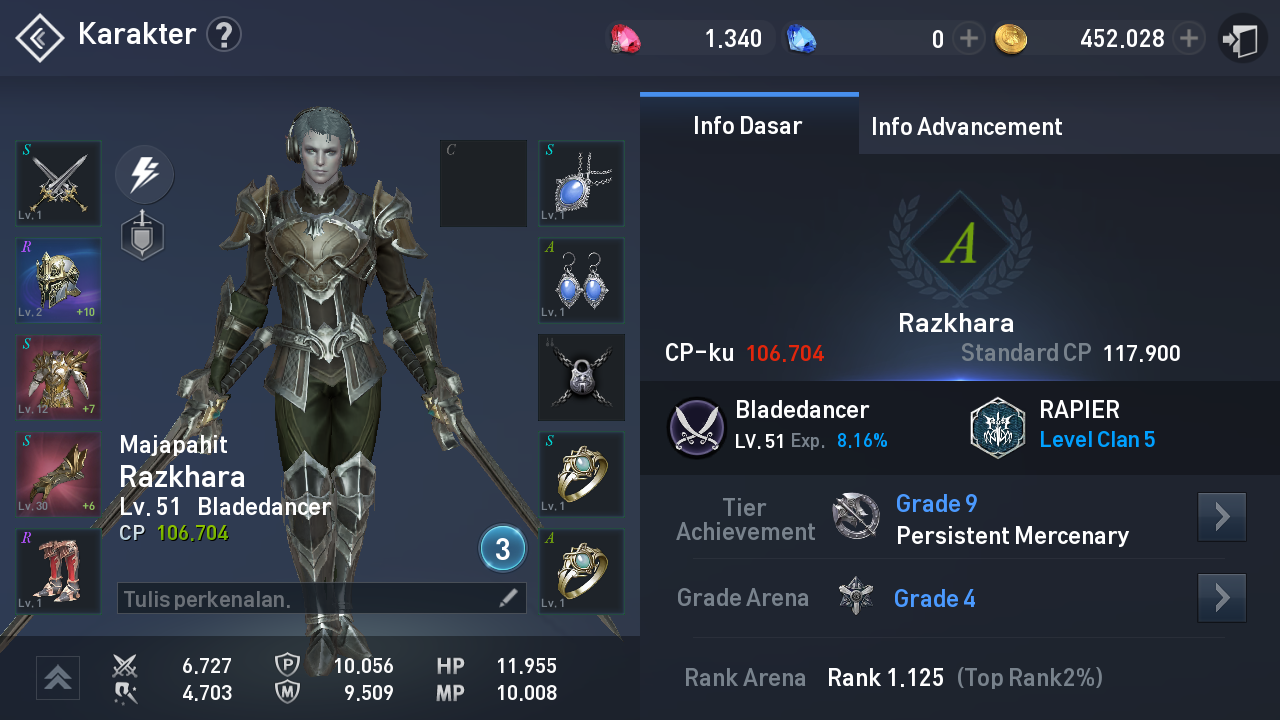Viewport: 1280px width, 720px height.
Task: Tap the lightning bolt button
Action: point(145,174)
